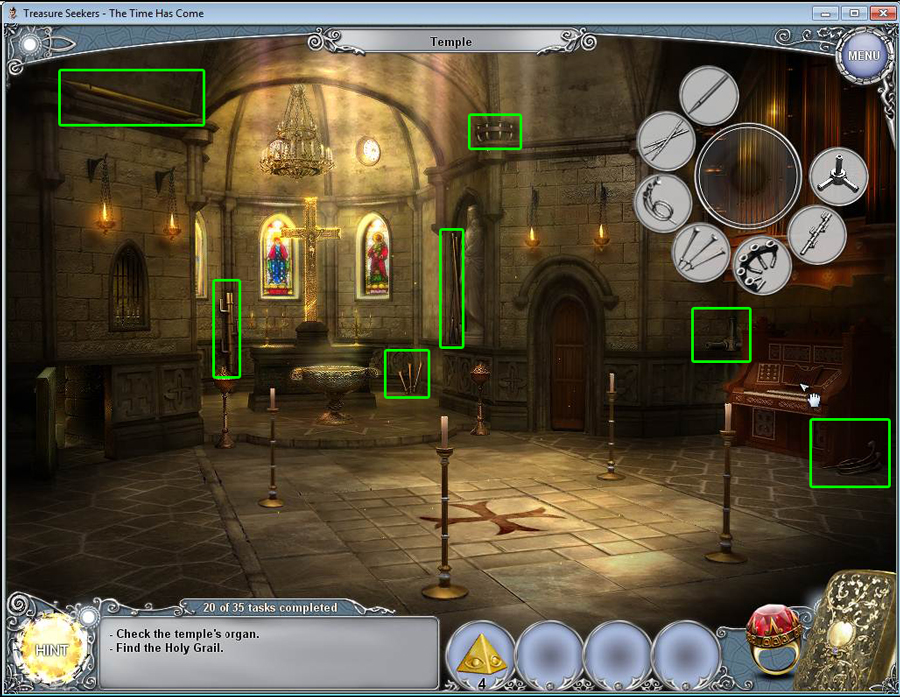Pick the three trumpet pipes part icon
The image size is (900, 697).
(700, 251)
